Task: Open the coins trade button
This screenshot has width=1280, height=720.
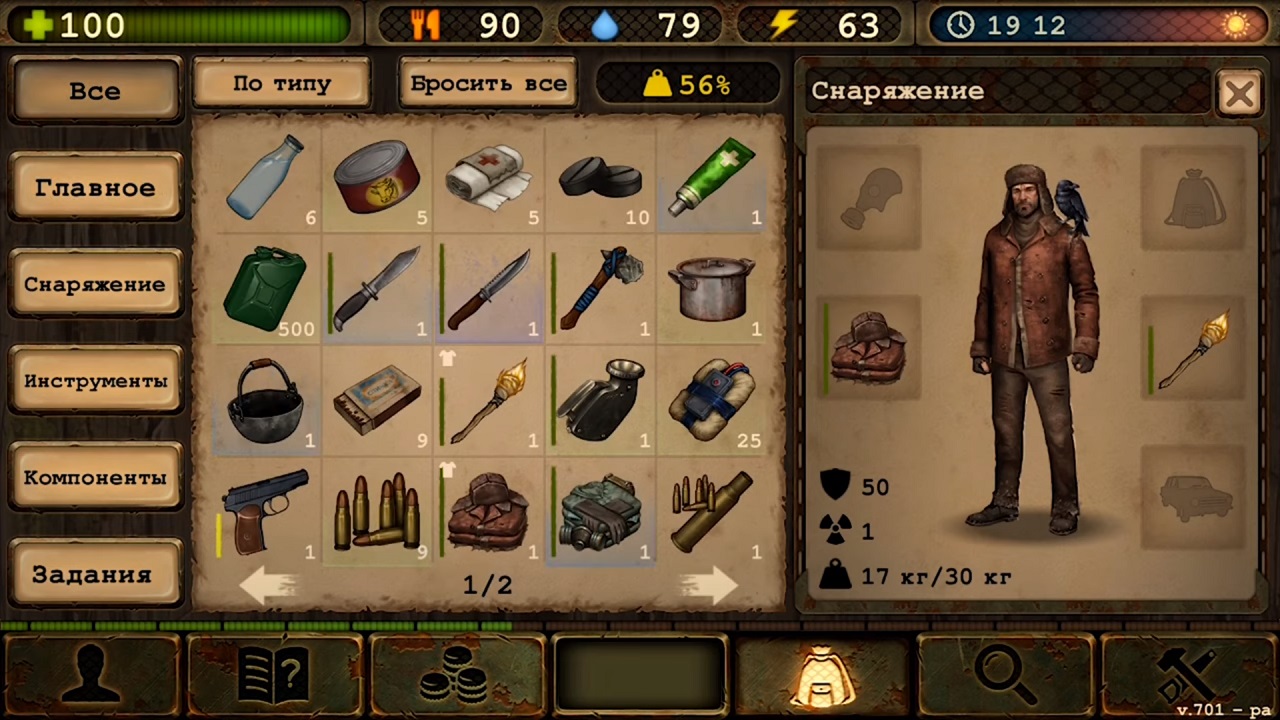Action: point(458,674)
